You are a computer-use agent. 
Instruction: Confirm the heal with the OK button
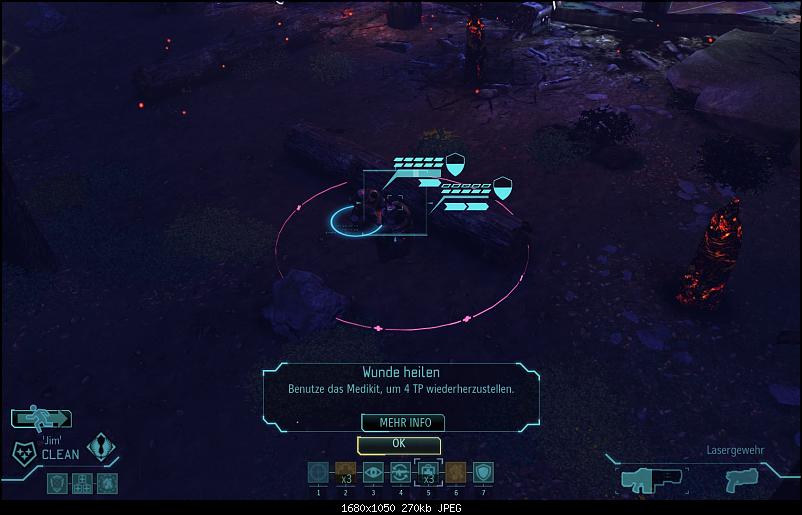398,443
